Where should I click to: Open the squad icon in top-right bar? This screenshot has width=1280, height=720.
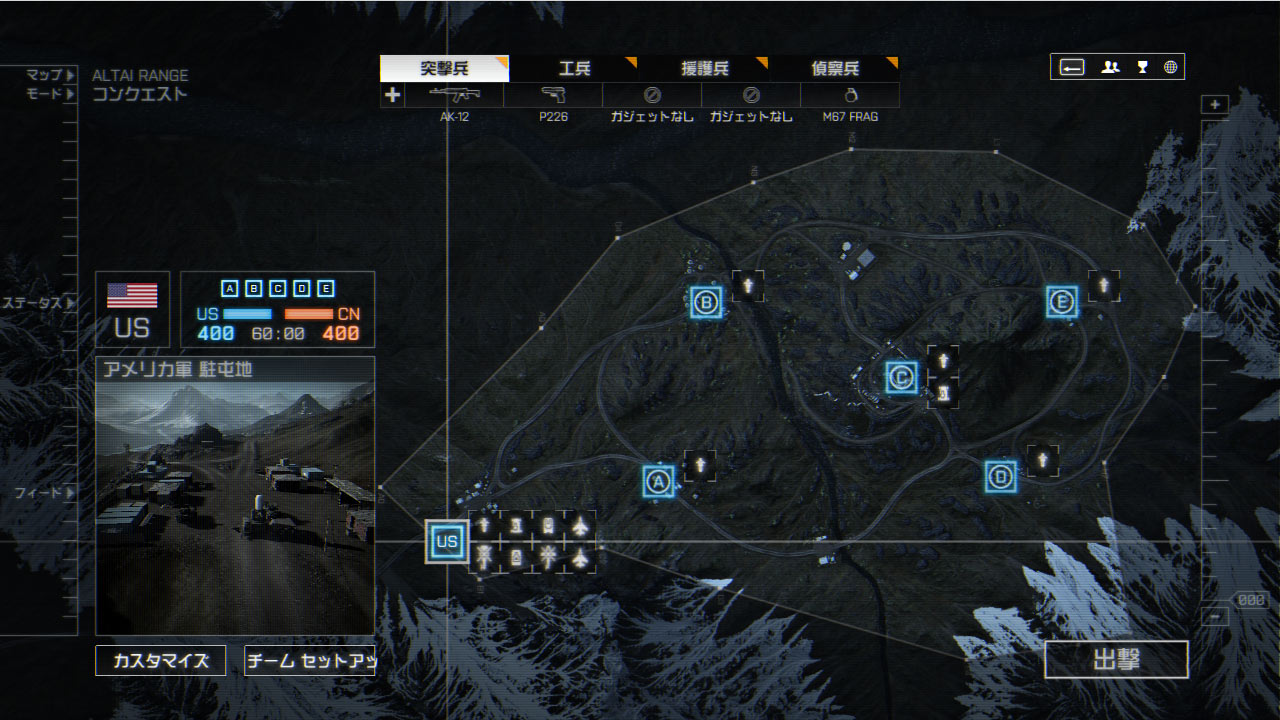pyautogui.click(x=1110, y=67)
